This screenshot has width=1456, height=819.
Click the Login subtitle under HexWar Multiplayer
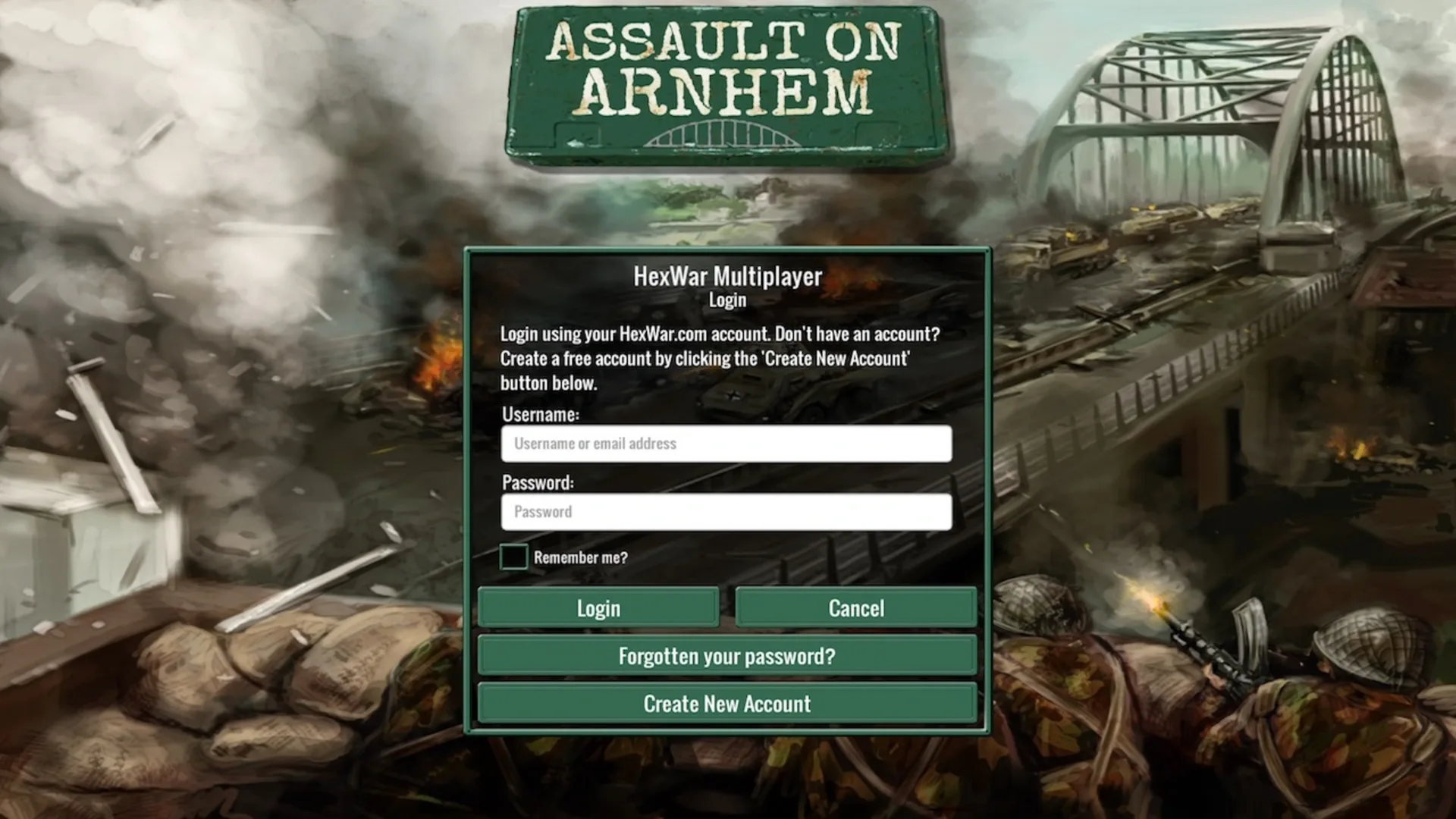tap(727, 300)
